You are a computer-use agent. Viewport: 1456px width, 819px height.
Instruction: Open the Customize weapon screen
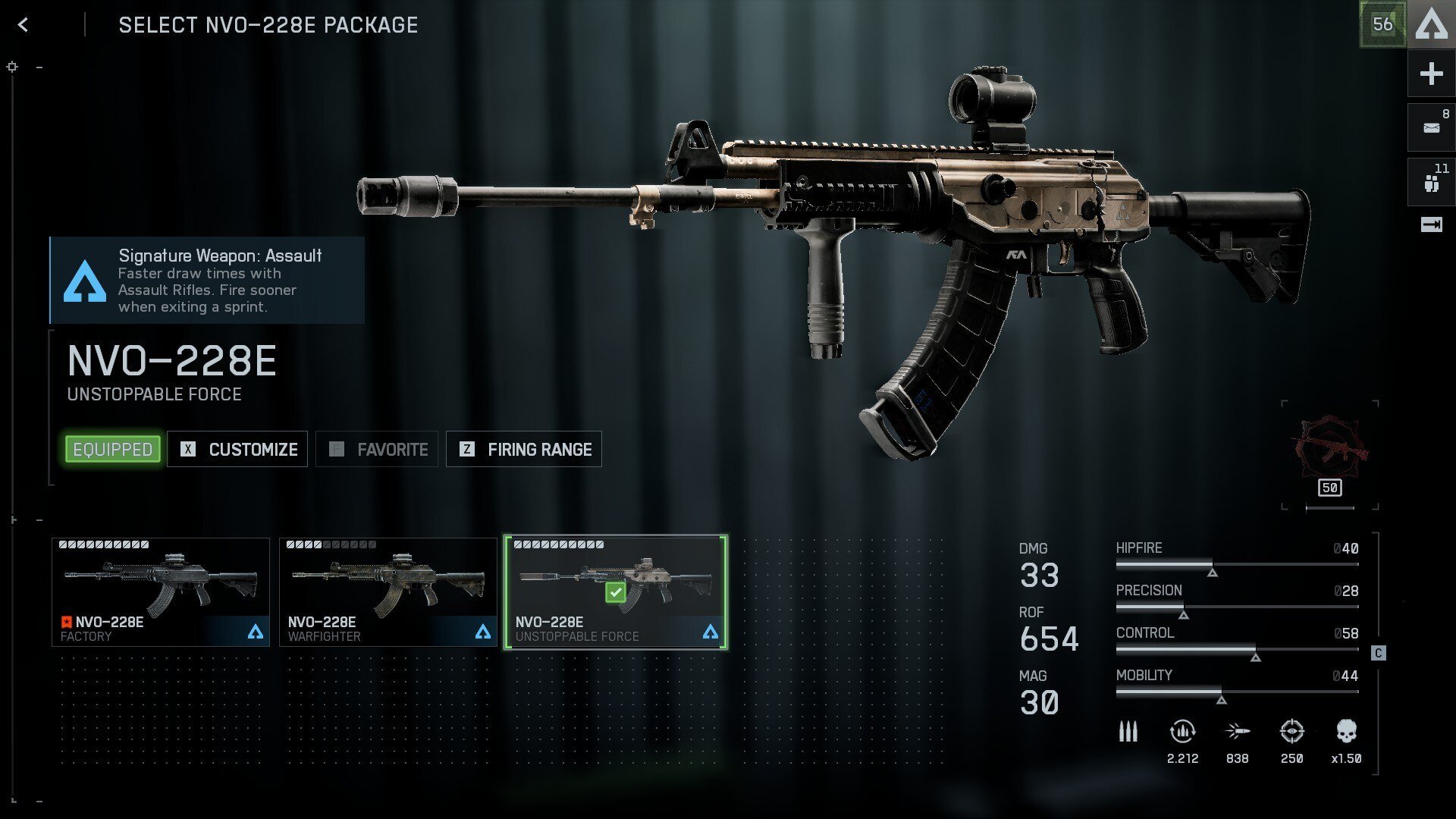(237, 449)
